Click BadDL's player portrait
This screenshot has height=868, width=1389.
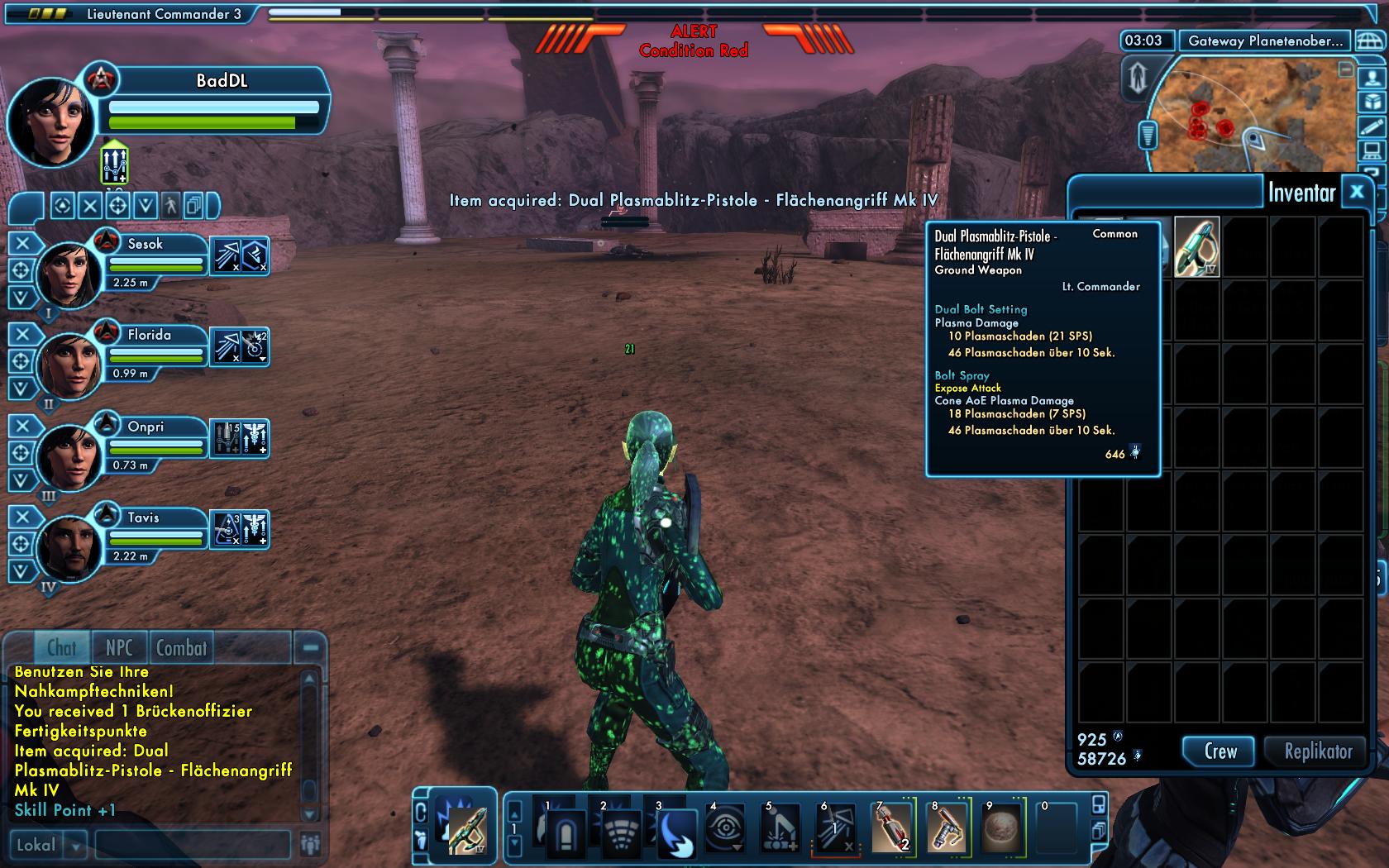coord(50,120)
